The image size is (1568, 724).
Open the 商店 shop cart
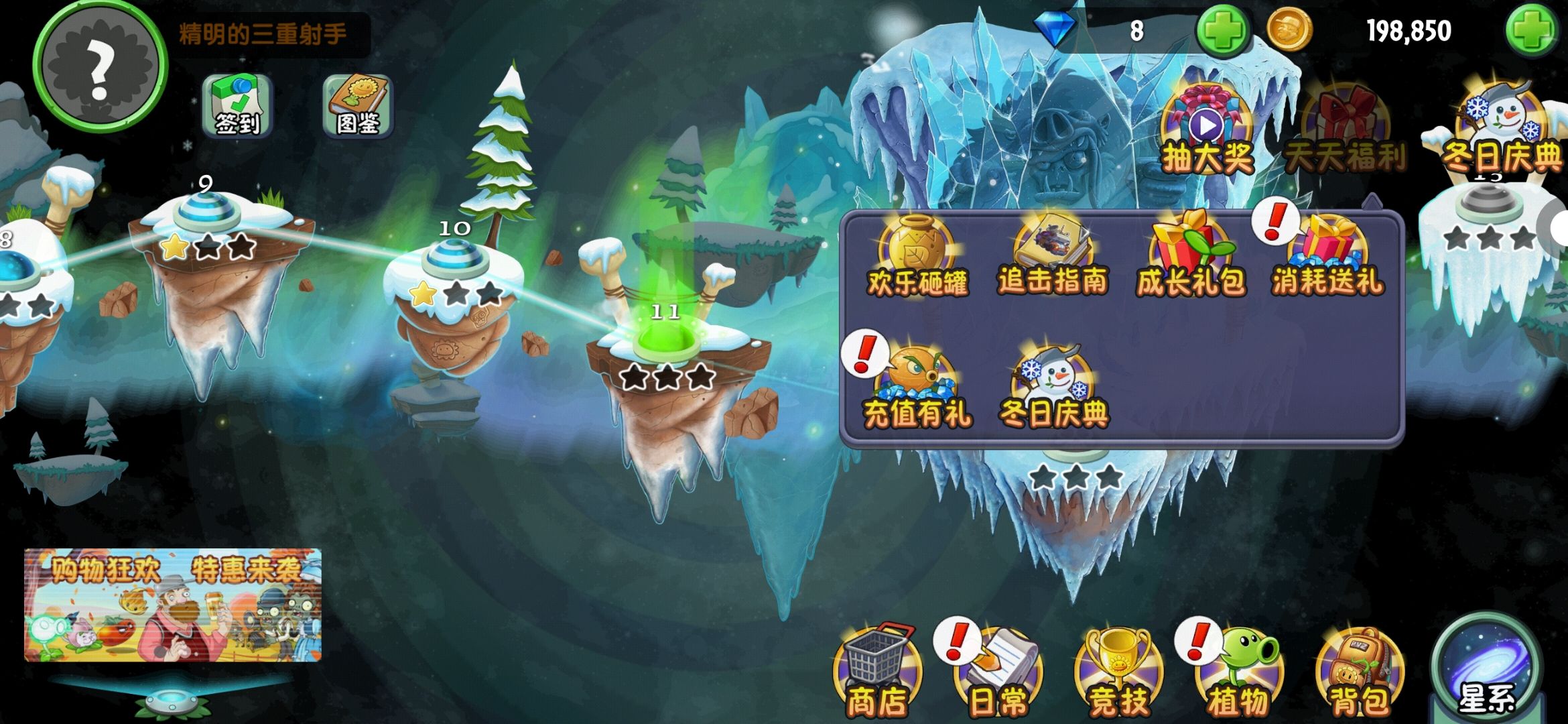pyautogui.click(x=878, y=672)
